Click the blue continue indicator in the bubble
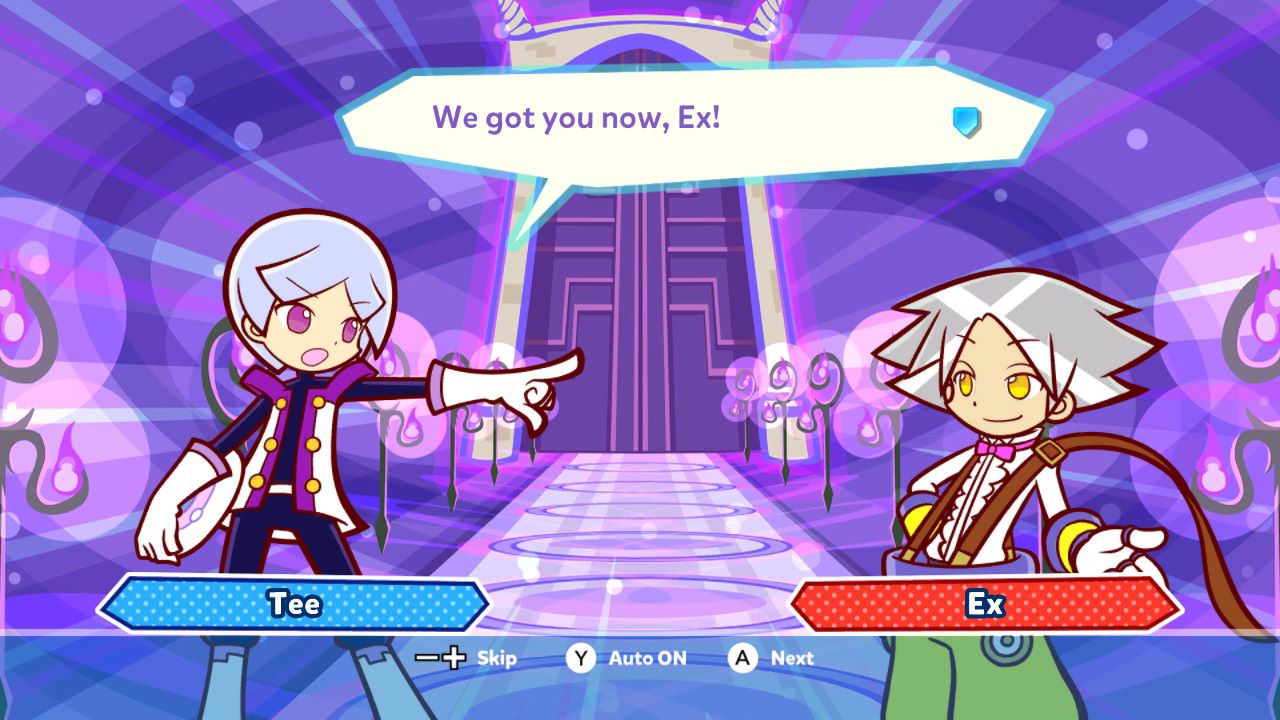 coord(966,122)
